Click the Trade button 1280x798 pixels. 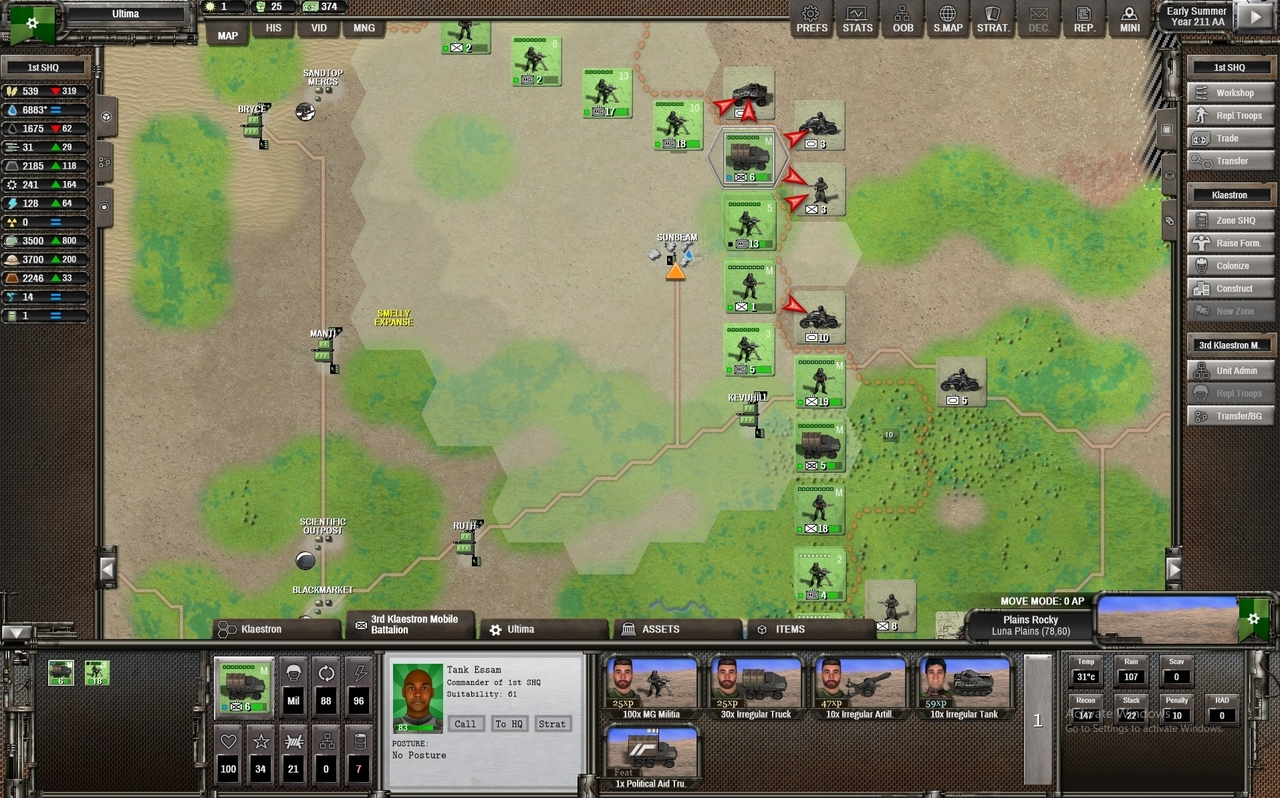(1228, 138)
